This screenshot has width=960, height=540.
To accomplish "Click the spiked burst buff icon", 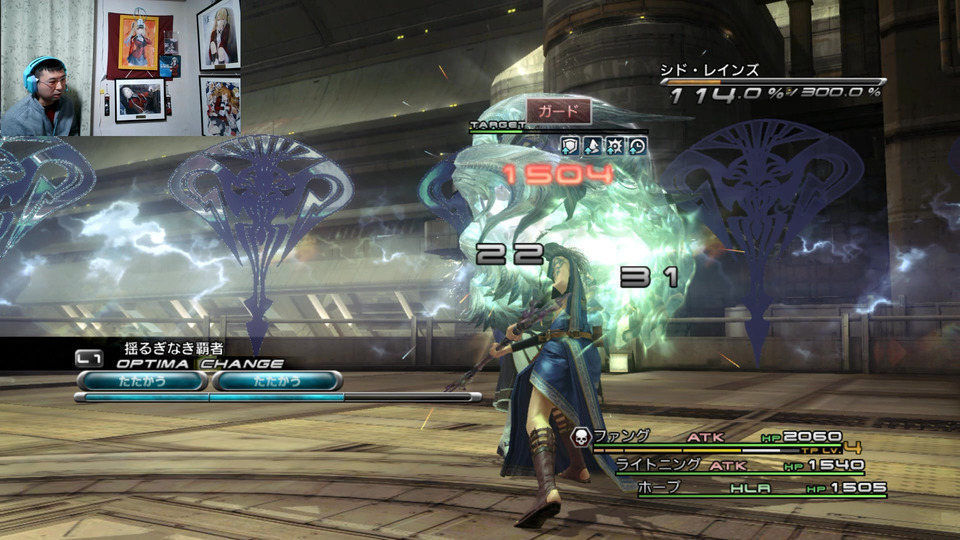I will [x=615, y=146].
